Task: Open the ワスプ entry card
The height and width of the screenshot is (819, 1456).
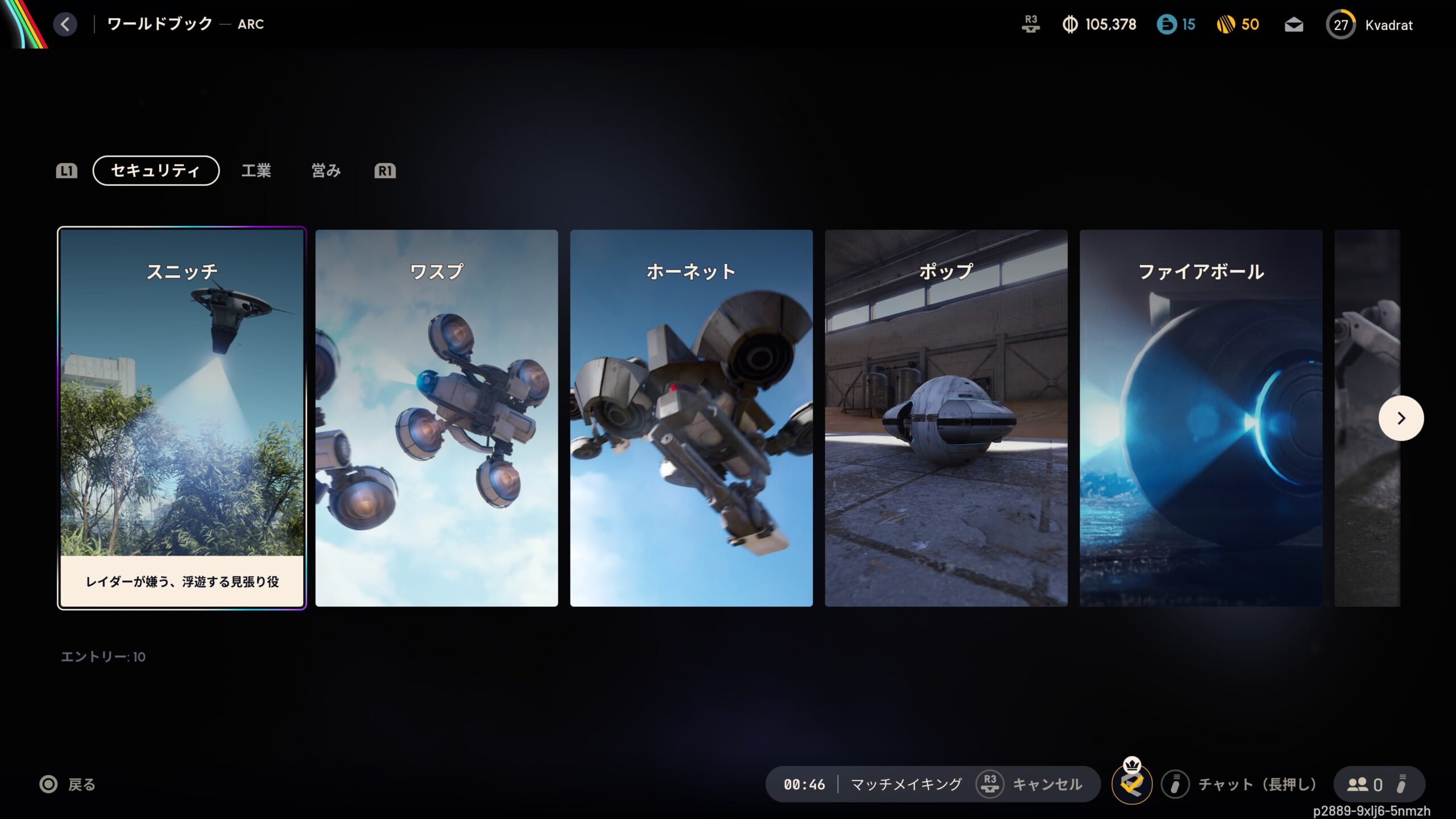Action: click(436, 418)
